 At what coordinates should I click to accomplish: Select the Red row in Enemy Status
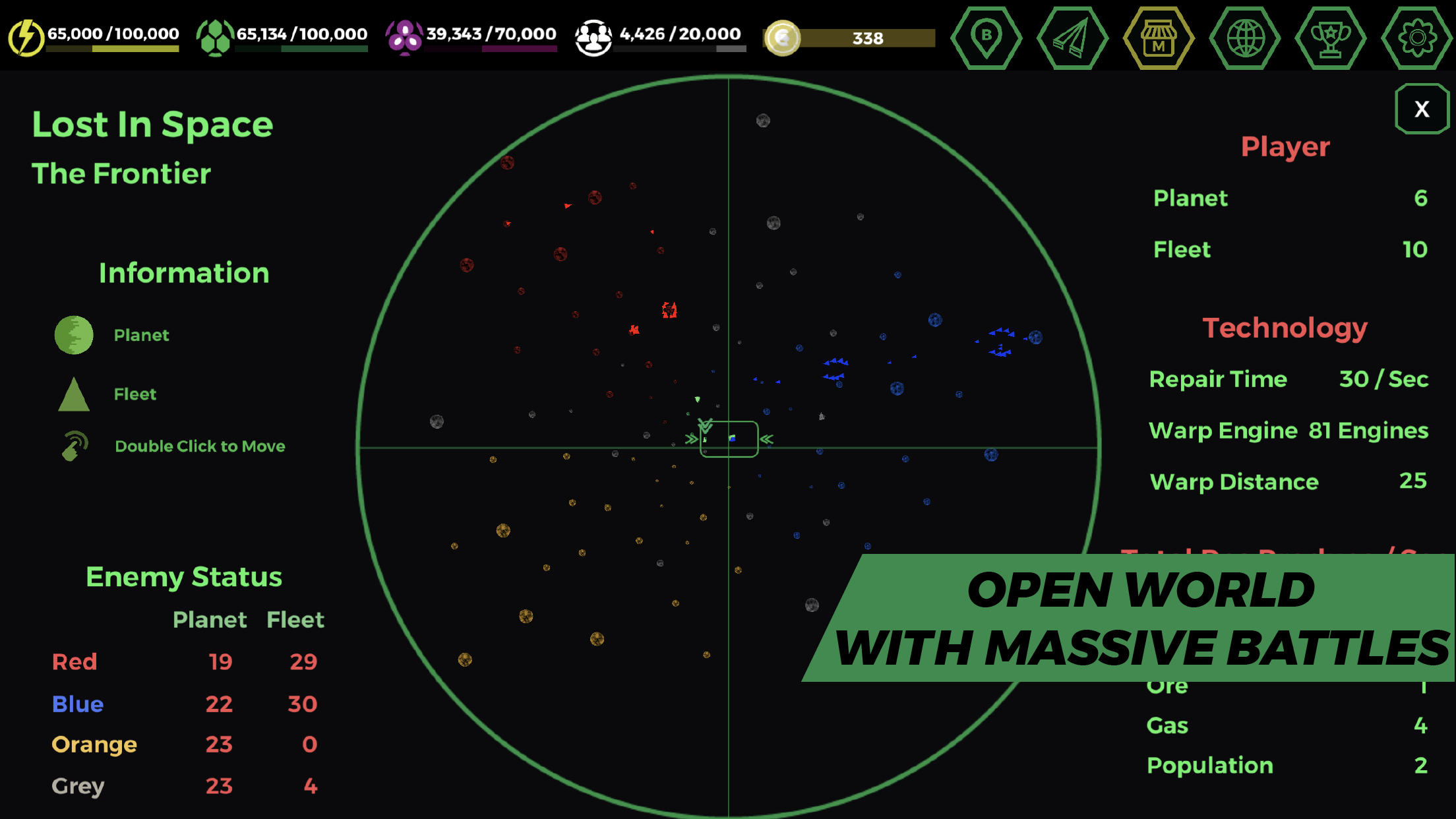tap(75, 661)
